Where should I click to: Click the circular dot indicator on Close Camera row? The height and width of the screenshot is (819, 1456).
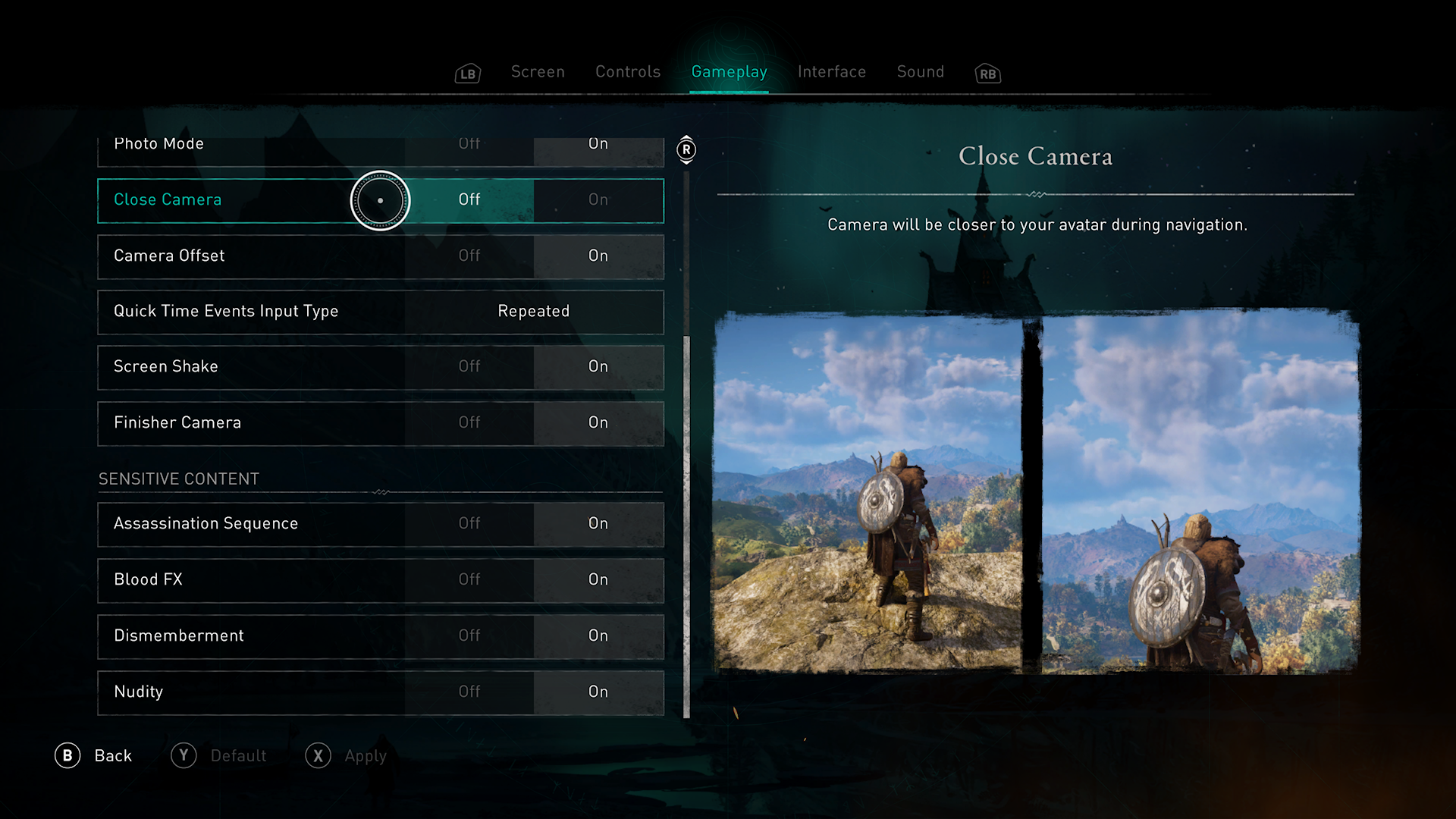pos(380,200)
